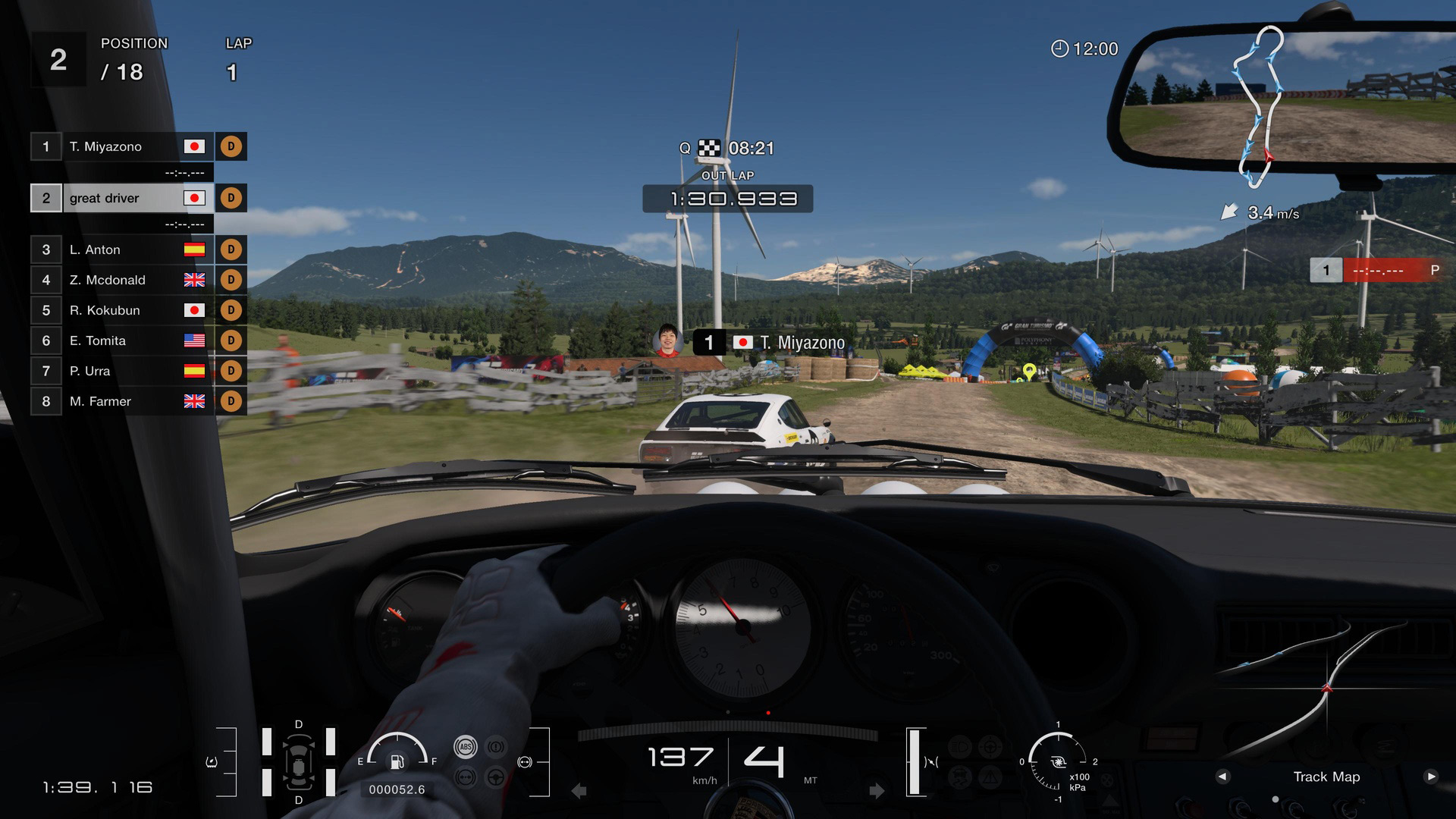Toggle the ABS indicator icon
The image size is (1456, 819).
[x=465, y=747]
